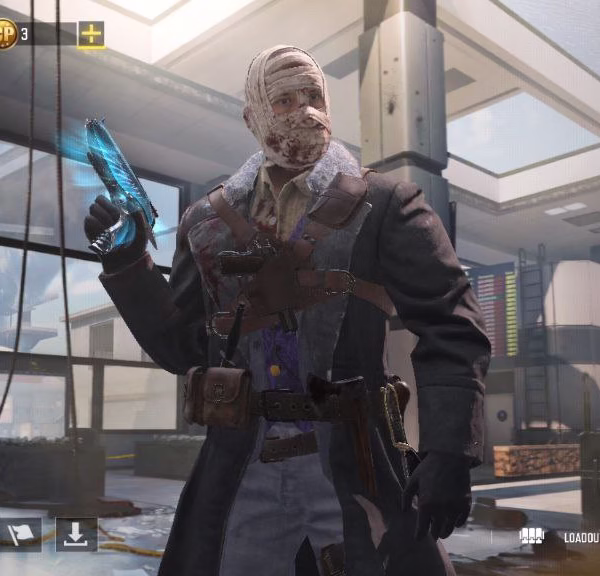600x576 pixels.
Task: Open the Loadout menu
Action: pyautogui.click(x=560, y=537)
